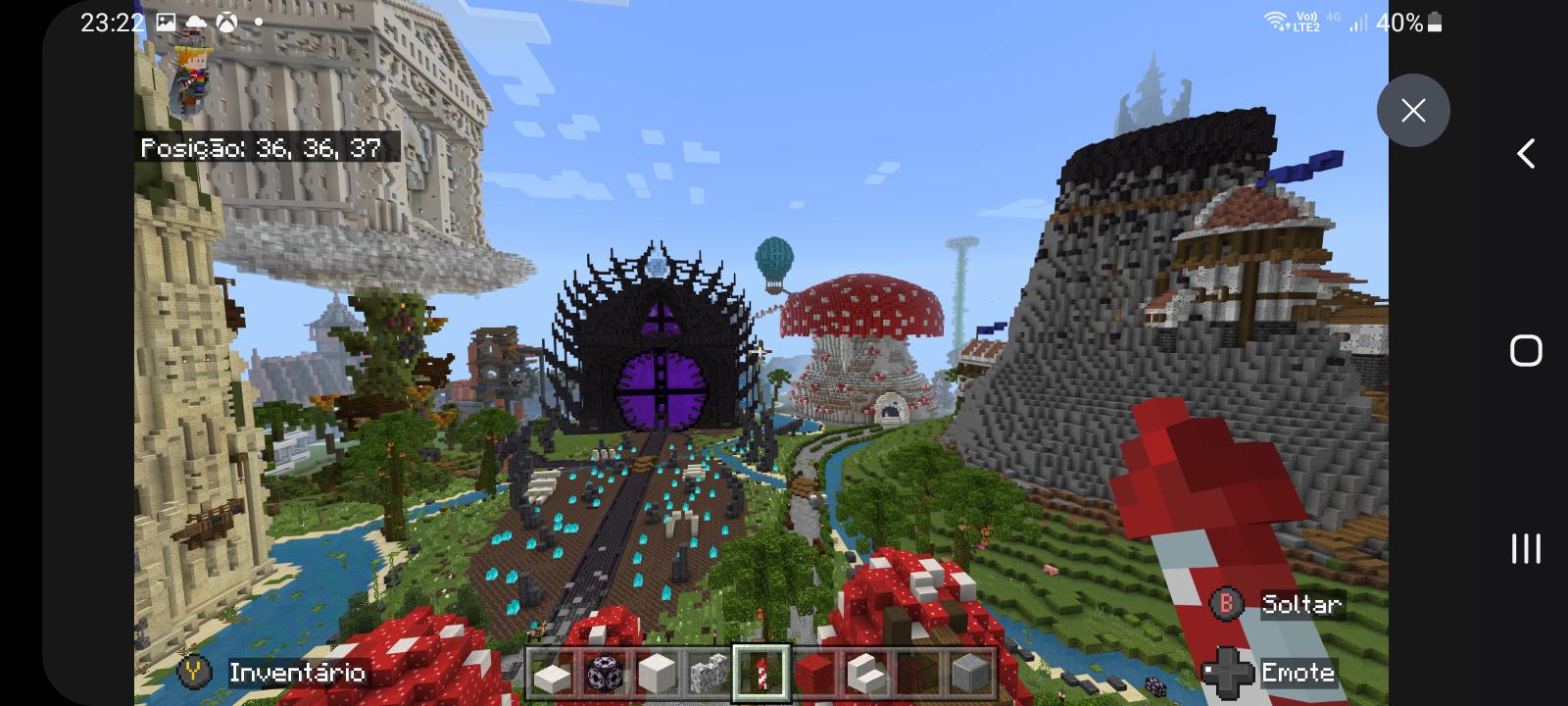
Task: Select the crying obsidian block in the hotbar
Action: pyautogui.click(x=605, y=673)
